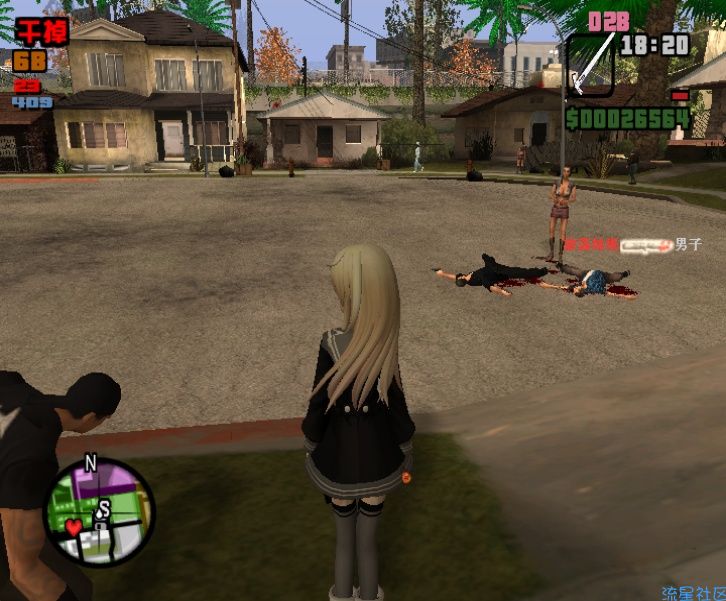This screenshot has height=601, width=726.
Task: Click the circular radar minimap
Action: click(x=99, y=513)
